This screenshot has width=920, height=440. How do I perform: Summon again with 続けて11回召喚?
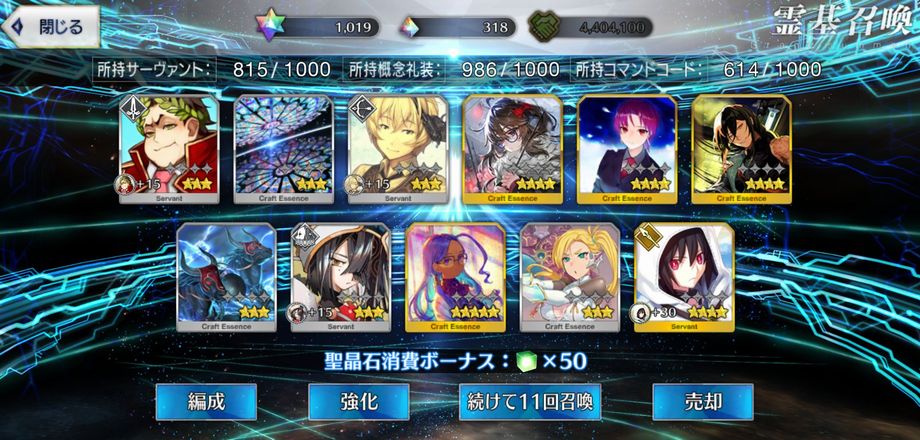pyautogui.click(x=530, y=402)
